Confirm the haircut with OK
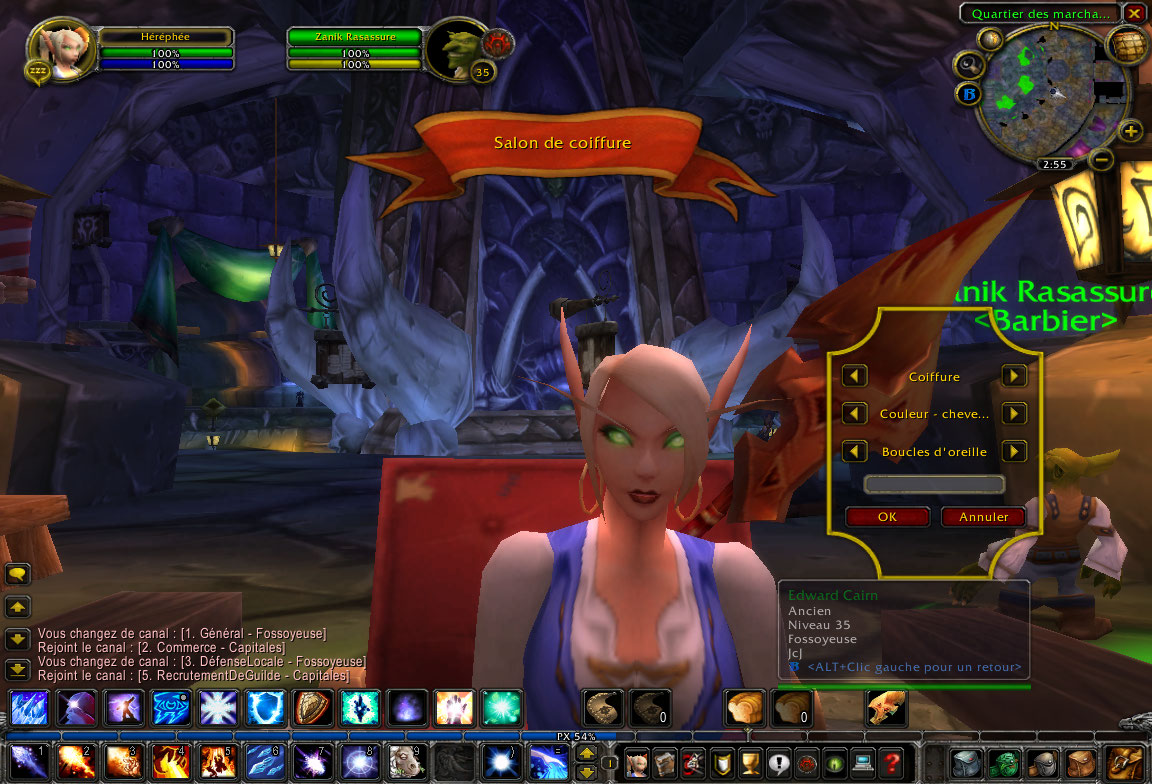The width and height of the screenshot is (1152, 784). [x=887, y=517]
